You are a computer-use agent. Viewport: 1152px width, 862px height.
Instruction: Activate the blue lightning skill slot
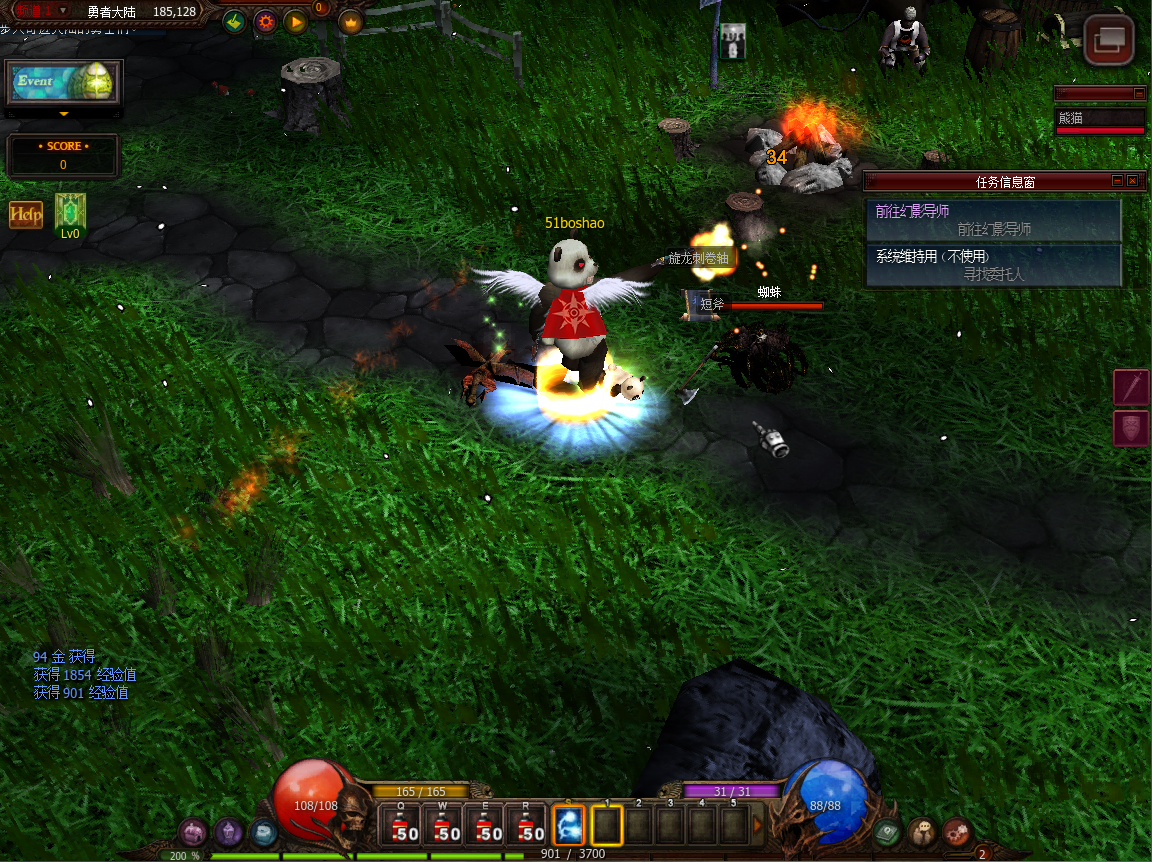coord(568,827)
